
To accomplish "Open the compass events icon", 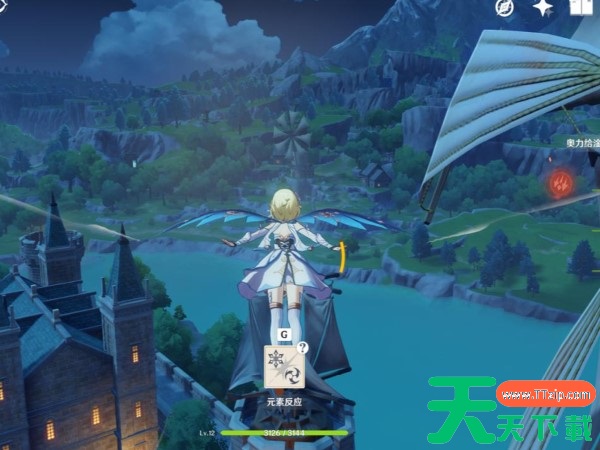I will (x=505, y=9).
